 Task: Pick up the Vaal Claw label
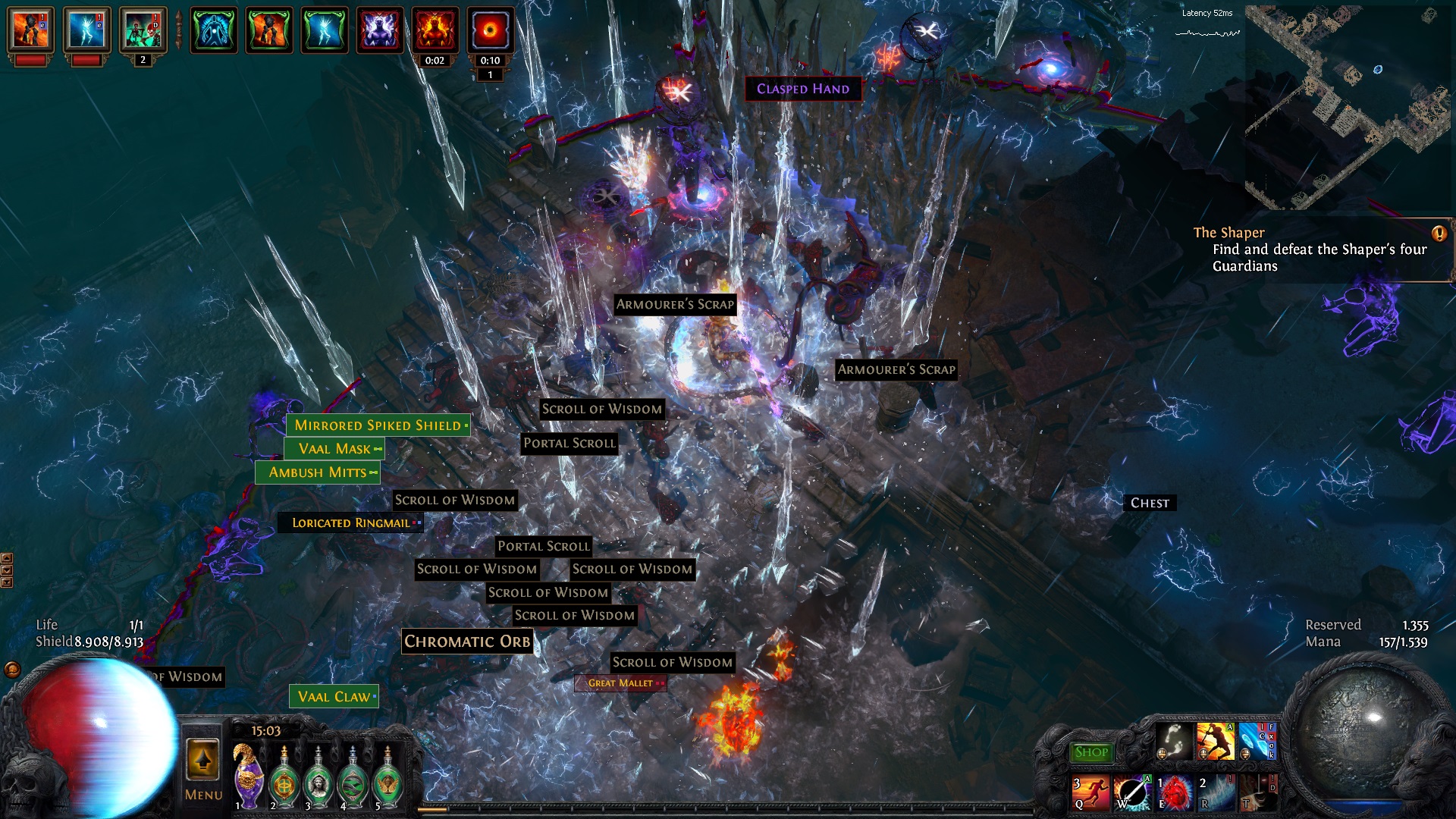coord(334,697)
